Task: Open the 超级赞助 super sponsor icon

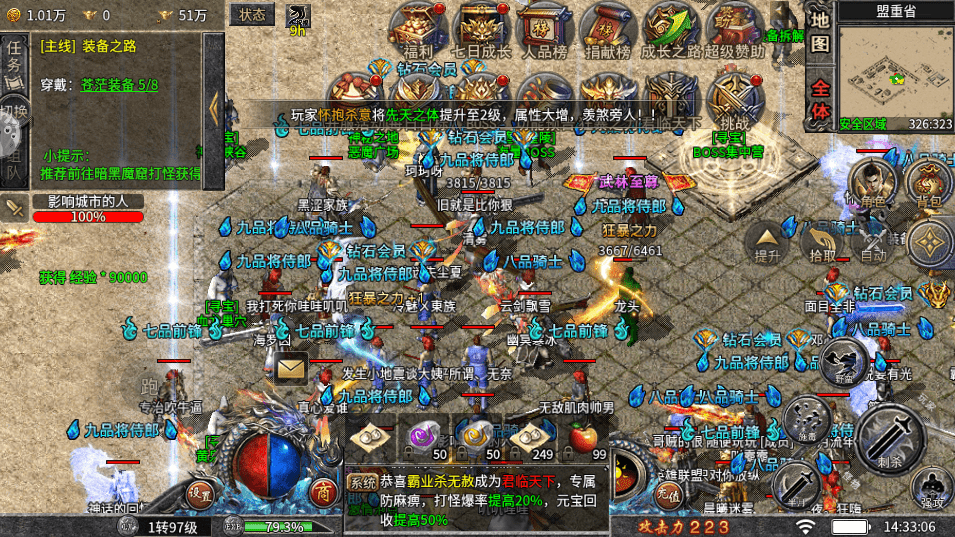Action: [x=733, y=27]
